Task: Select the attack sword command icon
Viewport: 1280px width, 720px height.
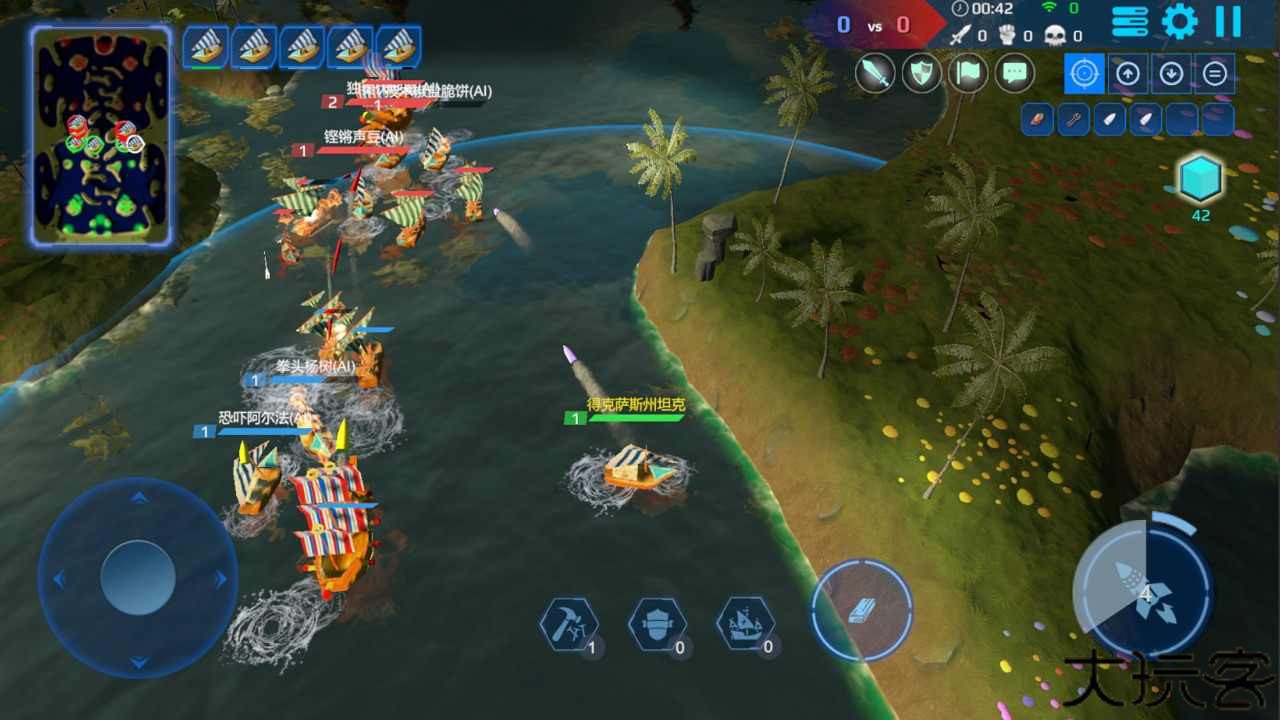Action: coord(875,72)
